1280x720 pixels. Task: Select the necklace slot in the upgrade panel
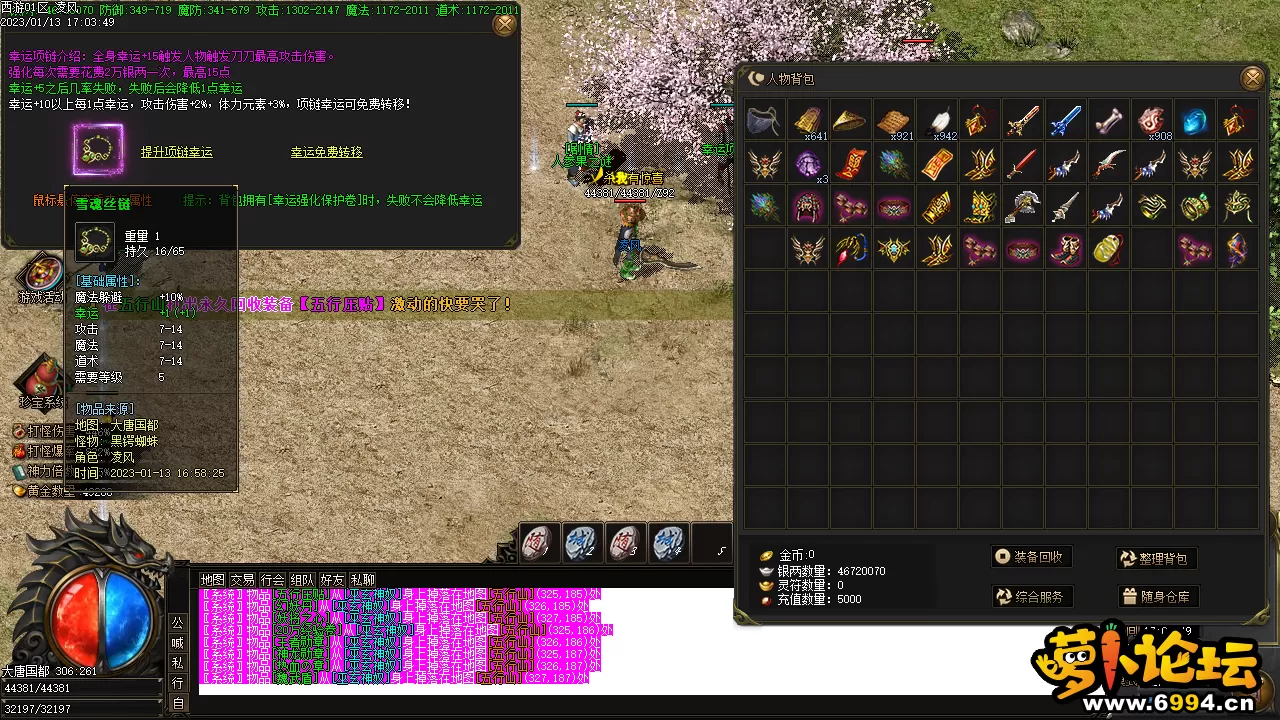[x=97, y=150]
